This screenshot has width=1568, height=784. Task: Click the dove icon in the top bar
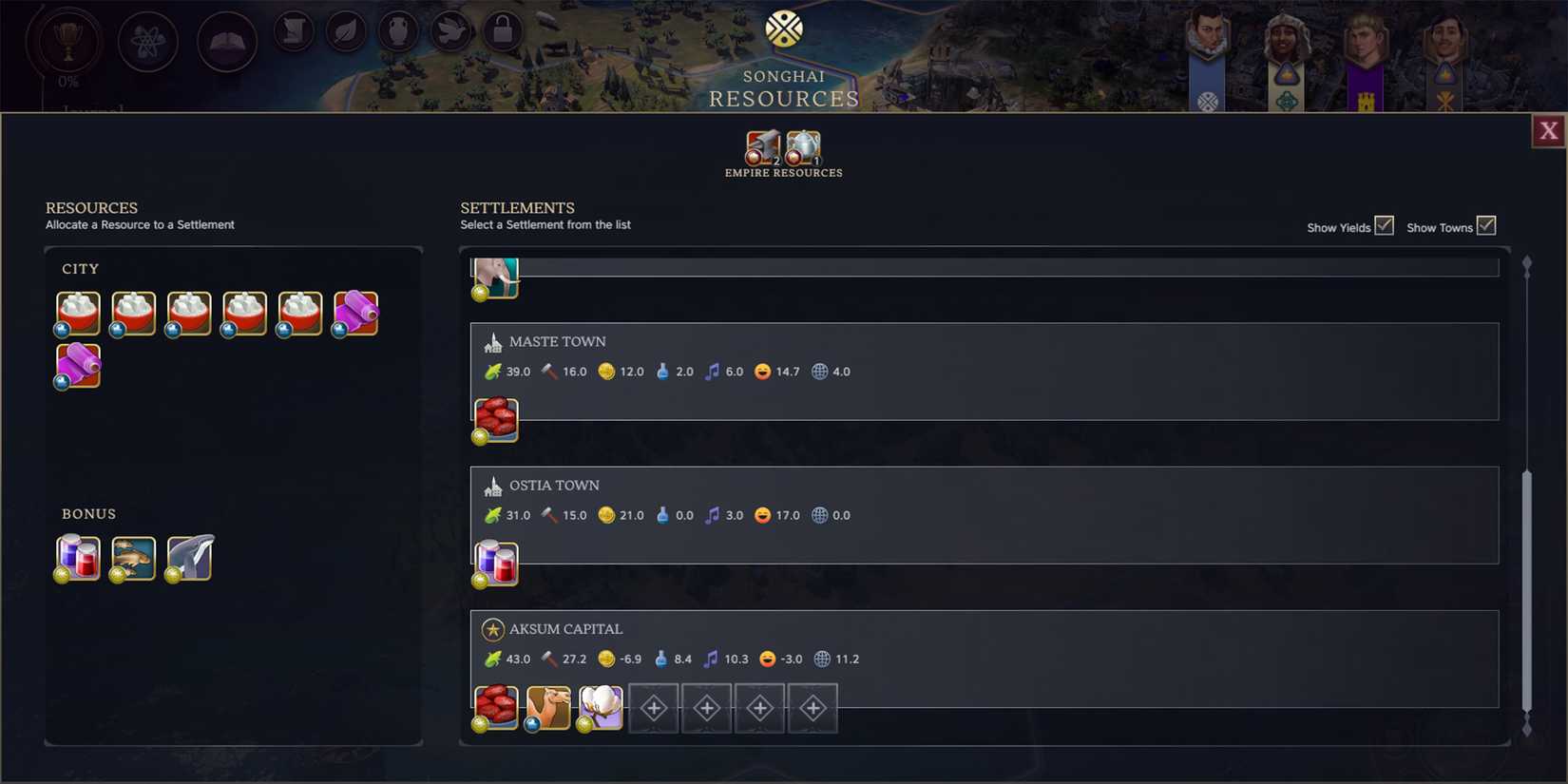point(450,31)
